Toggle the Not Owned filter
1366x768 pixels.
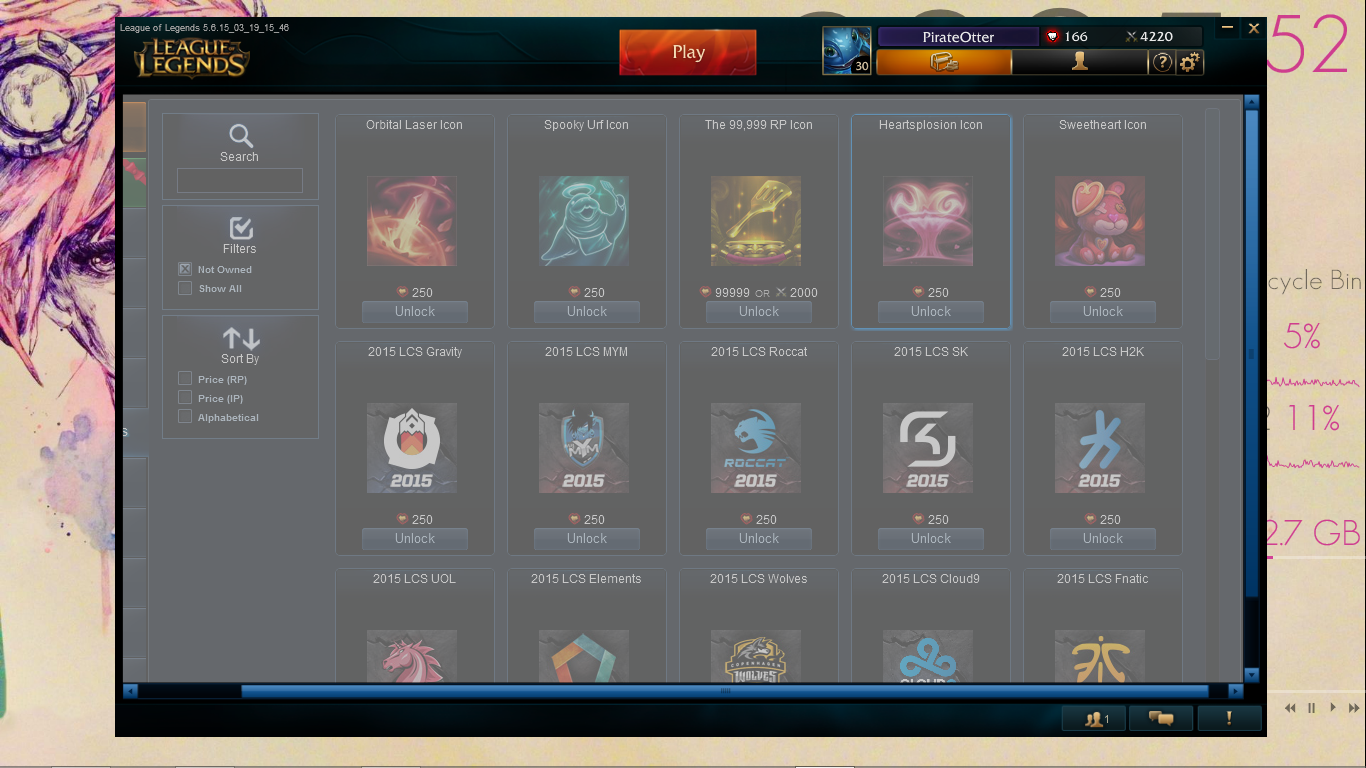(x=184, y=268)
